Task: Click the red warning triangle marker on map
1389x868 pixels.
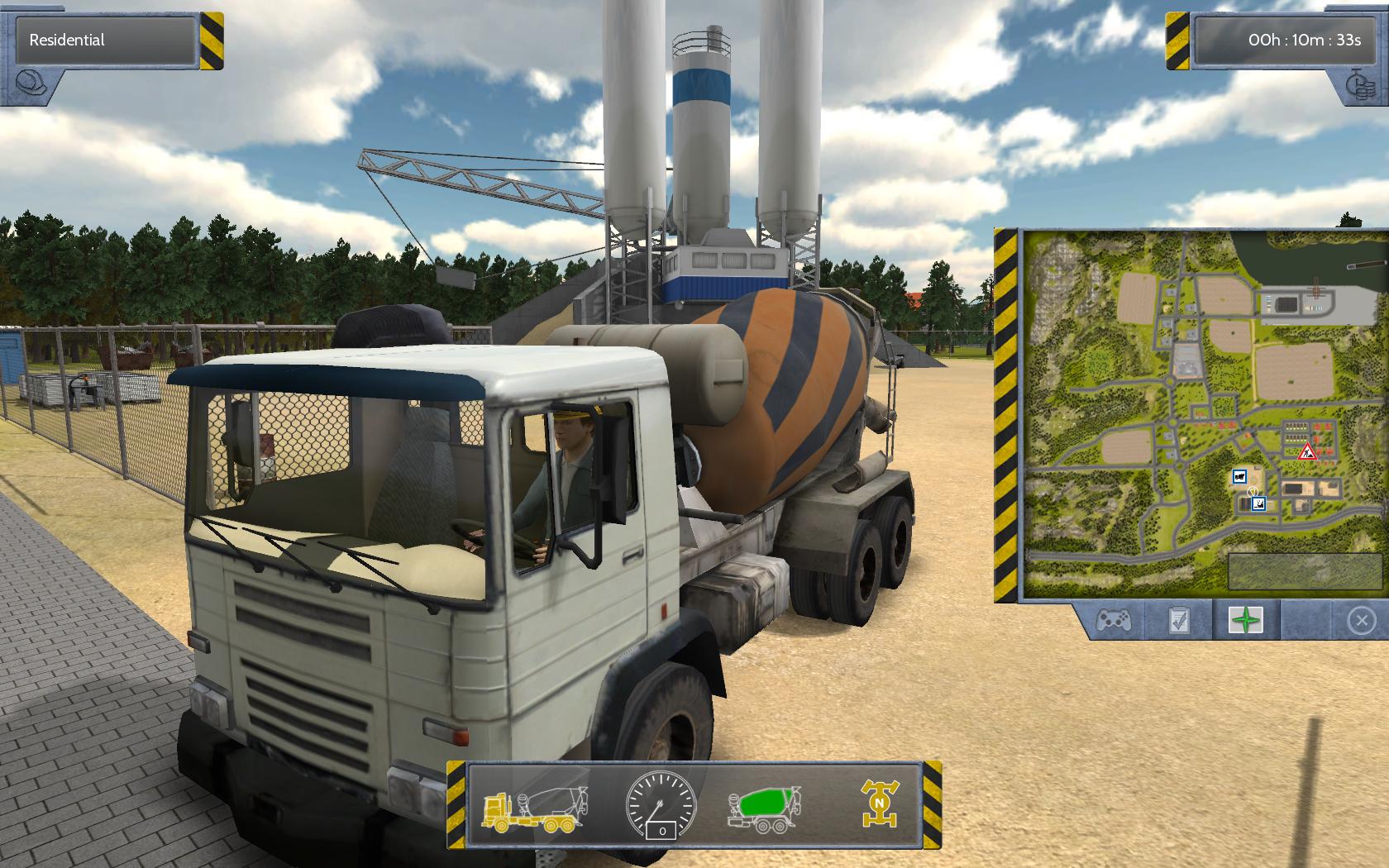Action: pos(1306,454)
